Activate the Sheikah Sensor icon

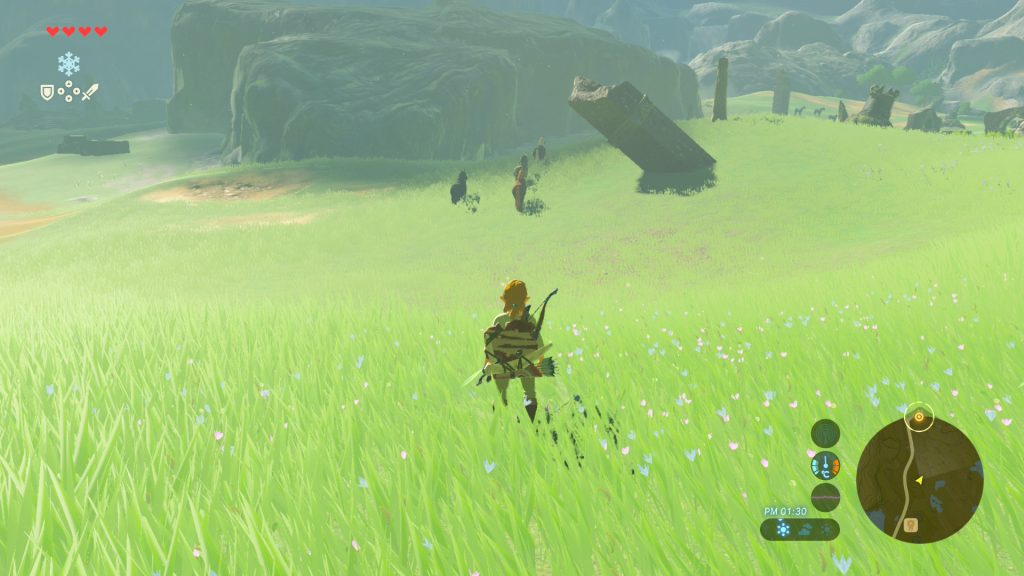[825, 433]
